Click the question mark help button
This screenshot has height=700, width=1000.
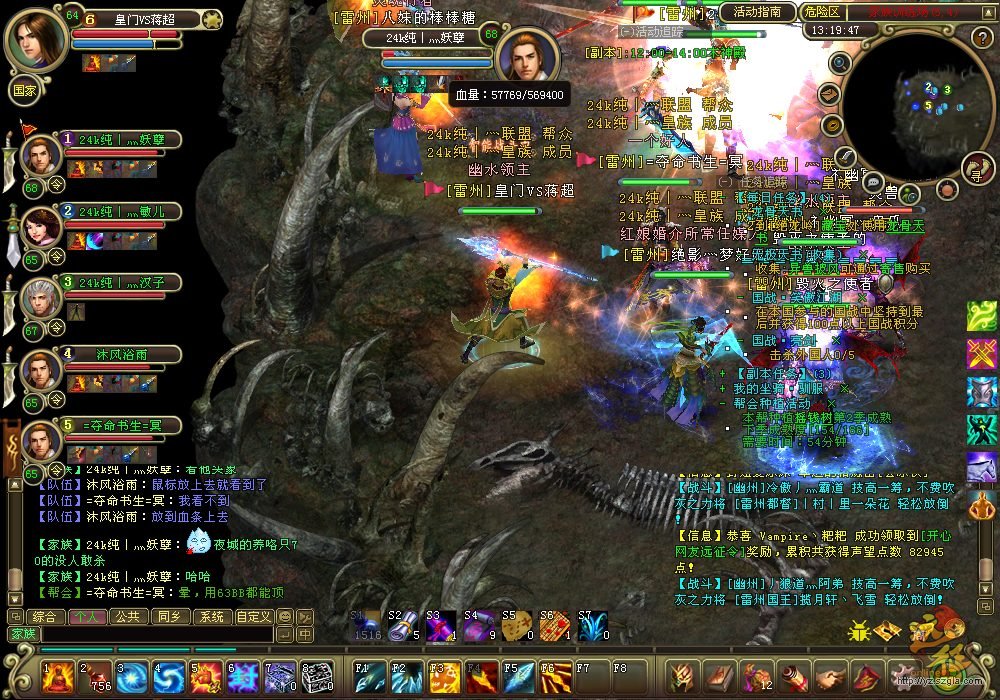(x=980, y=37)
